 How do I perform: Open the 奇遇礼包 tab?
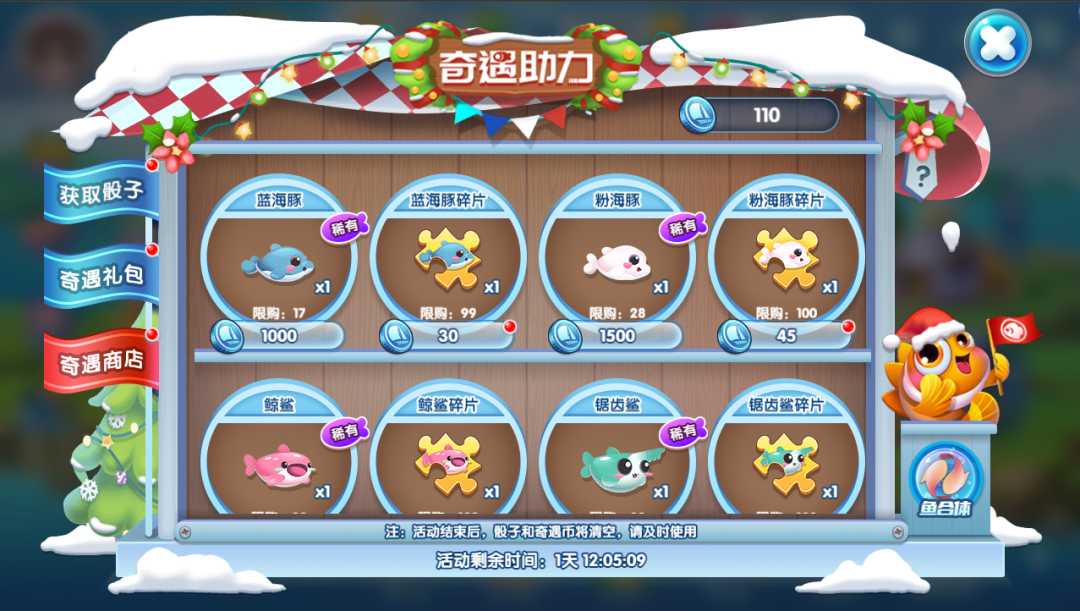point(101,275)
